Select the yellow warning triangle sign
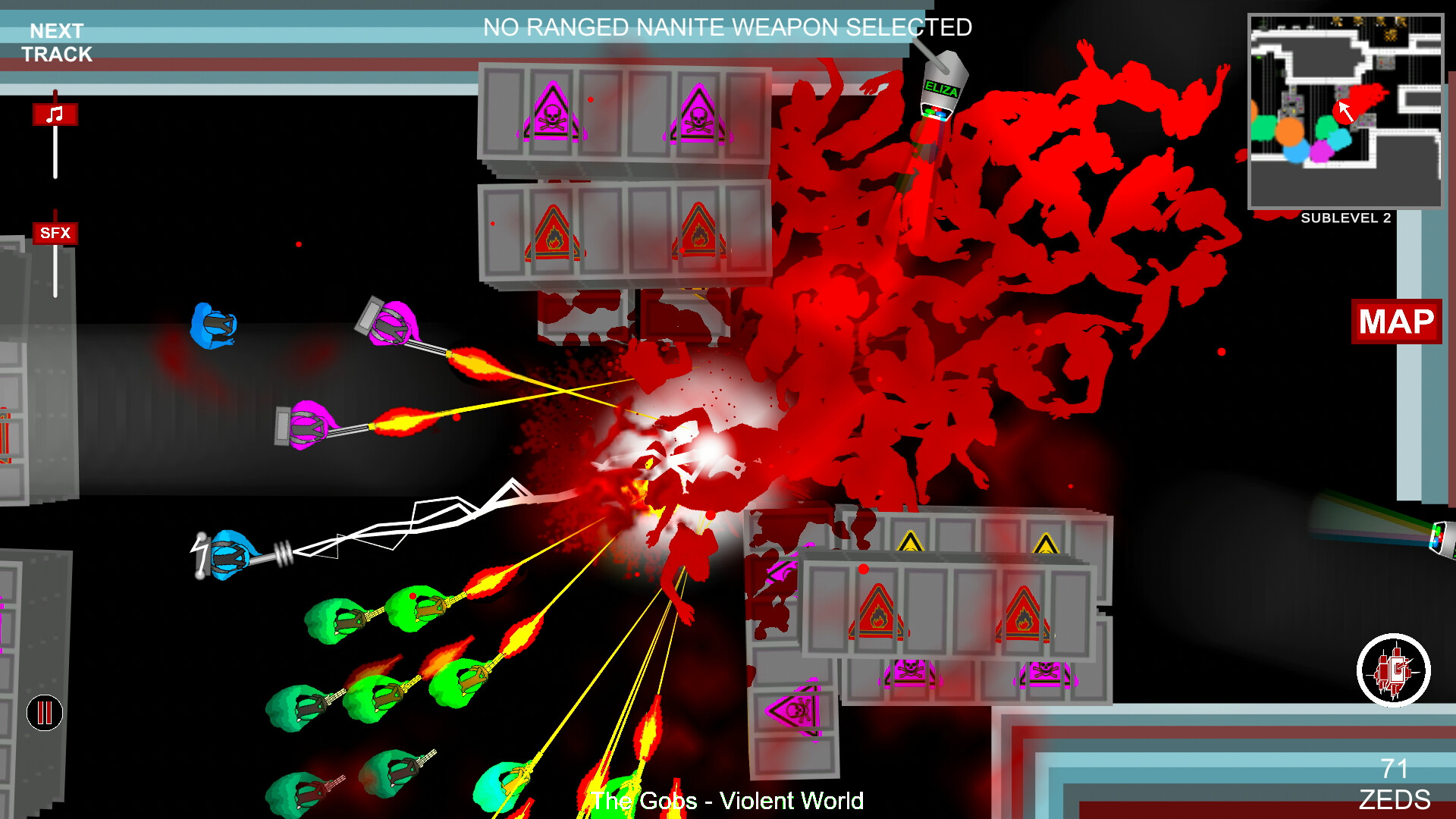 (910, 540)
